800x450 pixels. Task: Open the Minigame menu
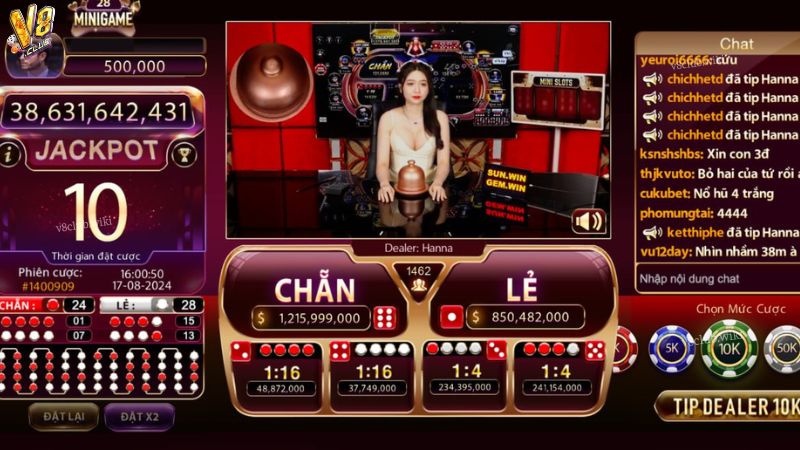105,15
